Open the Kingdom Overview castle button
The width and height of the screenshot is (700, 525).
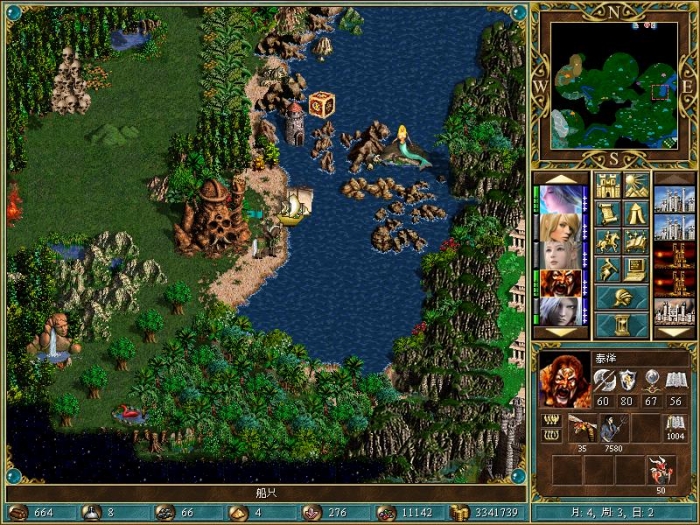(x=608, y=186)
